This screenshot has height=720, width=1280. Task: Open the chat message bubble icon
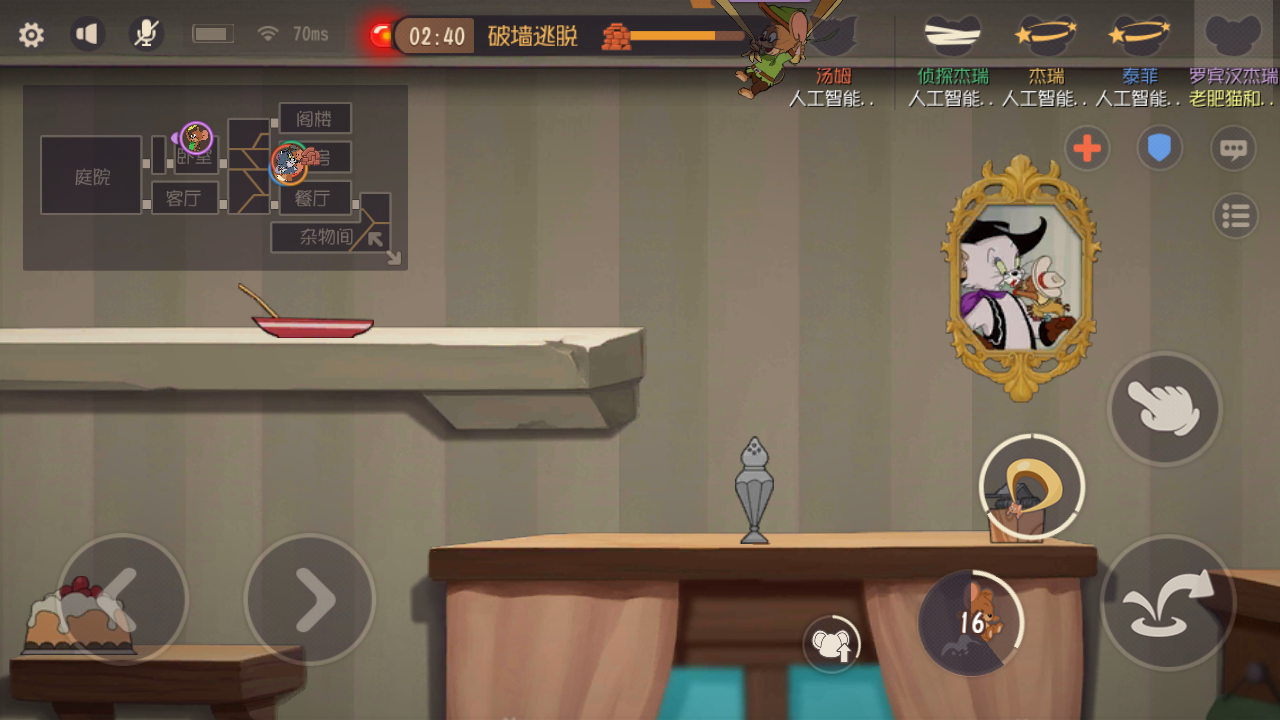coord(1234,147)
